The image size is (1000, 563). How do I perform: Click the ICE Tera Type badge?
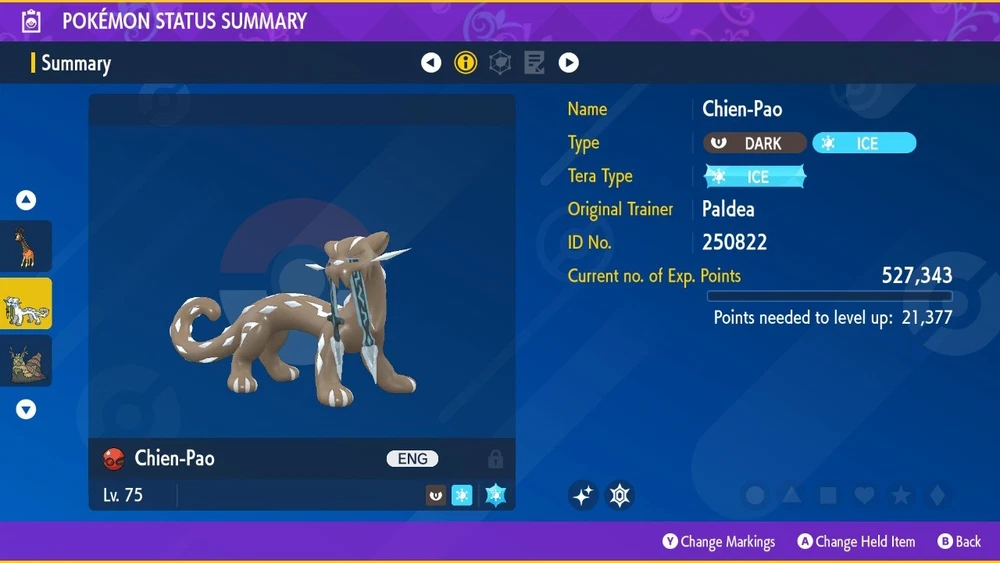[755, 177]
